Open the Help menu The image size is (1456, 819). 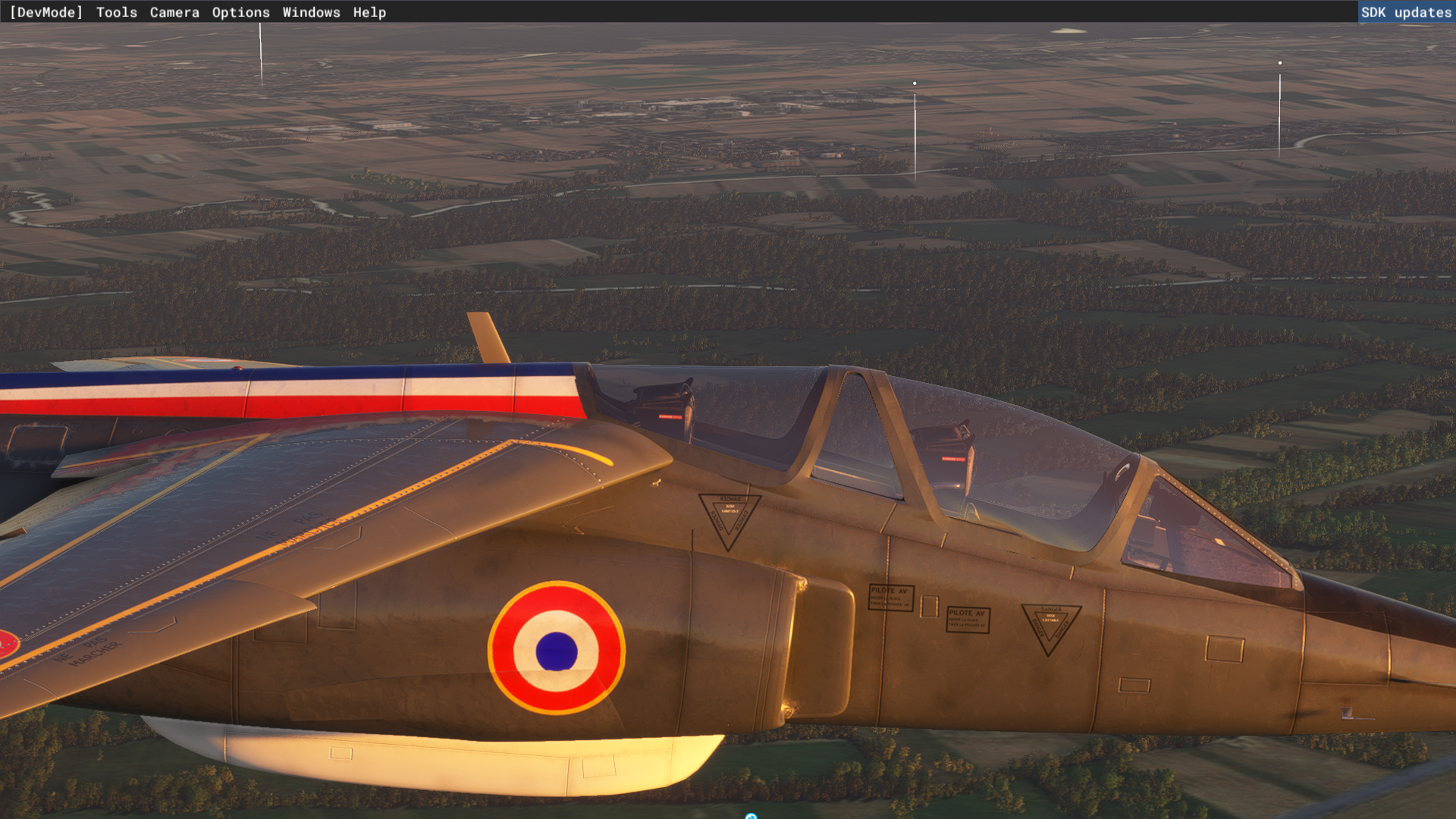pos(369,12)
